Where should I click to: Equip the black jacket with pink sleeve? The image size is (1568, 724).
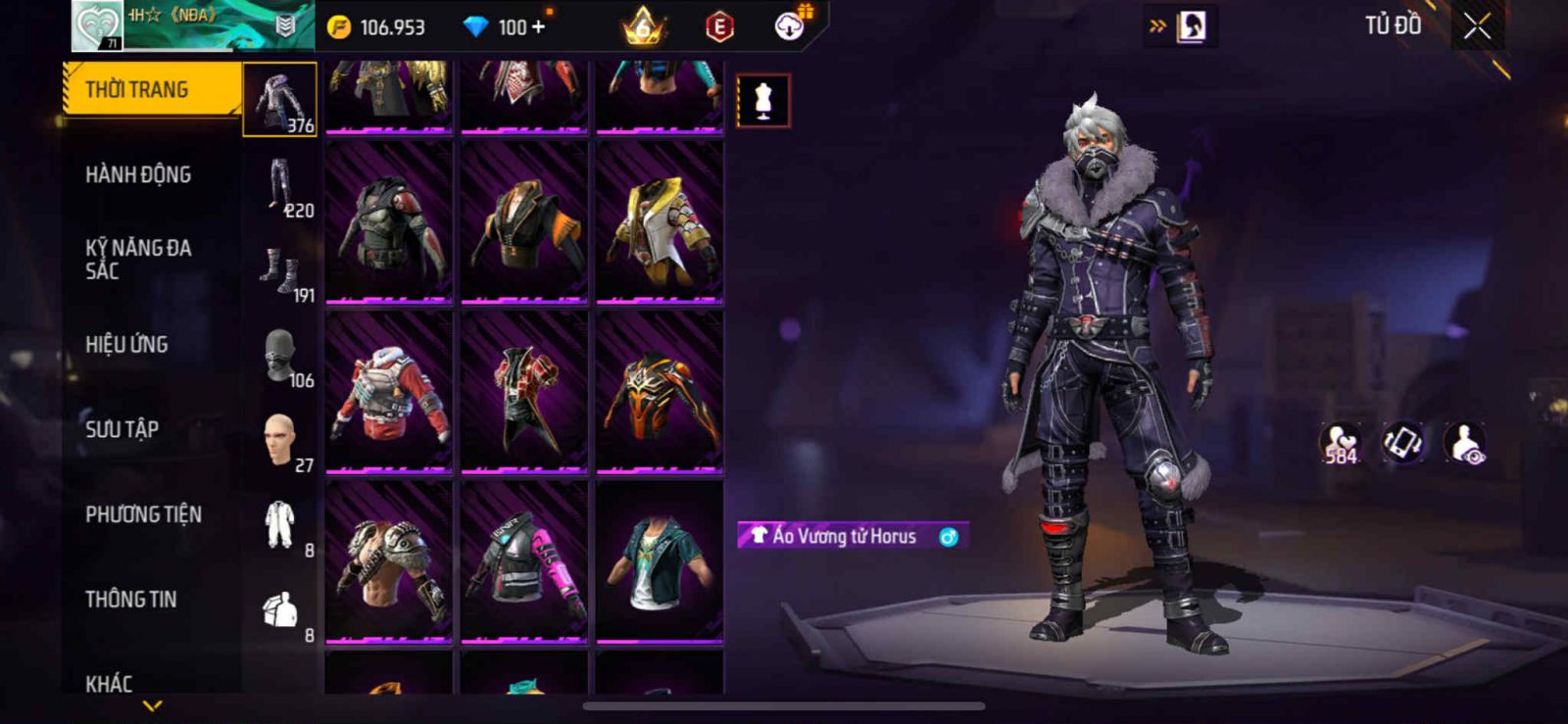[x=524, y=561]
